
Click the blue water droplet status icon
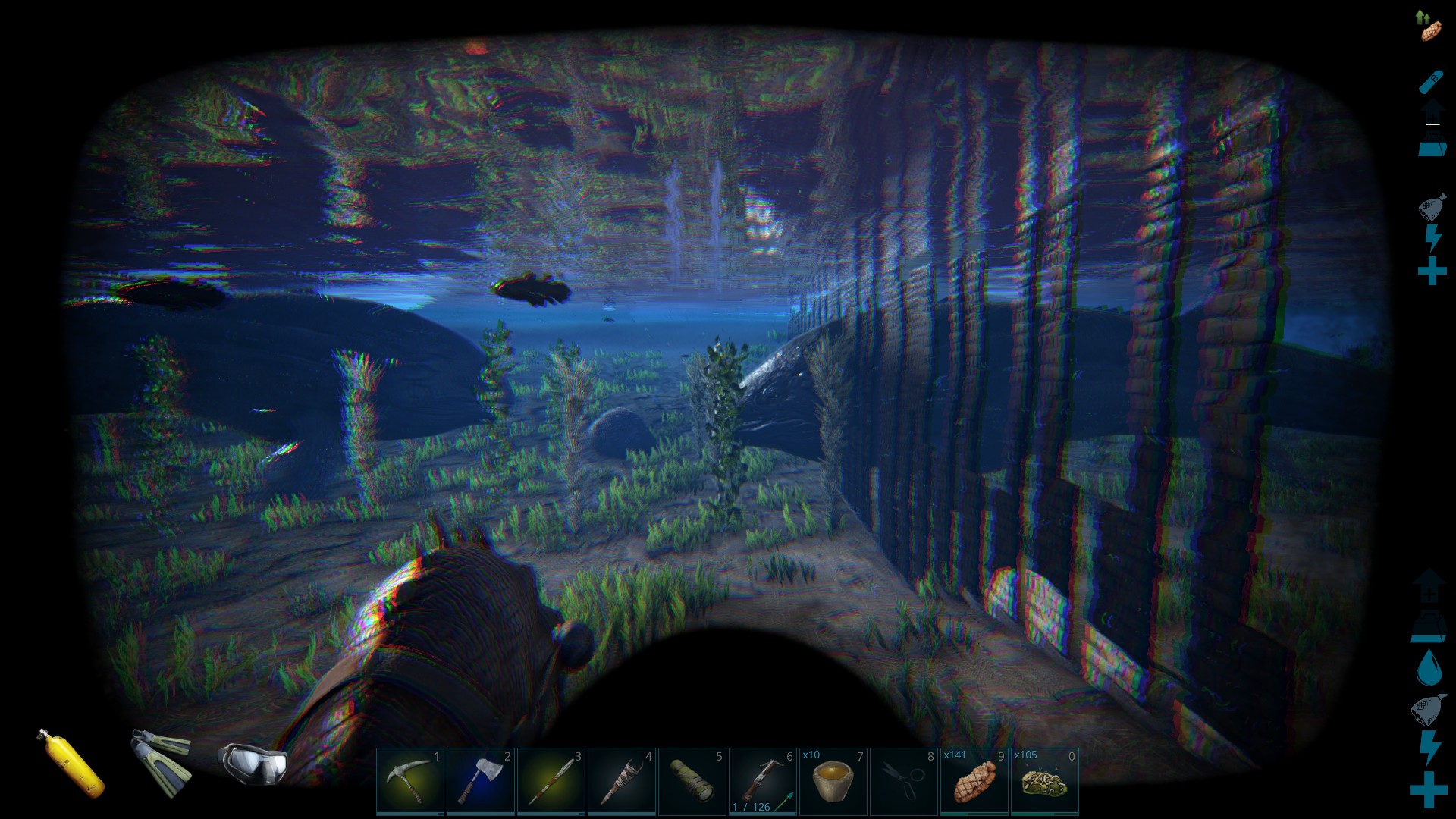[x=1429, y=667]
